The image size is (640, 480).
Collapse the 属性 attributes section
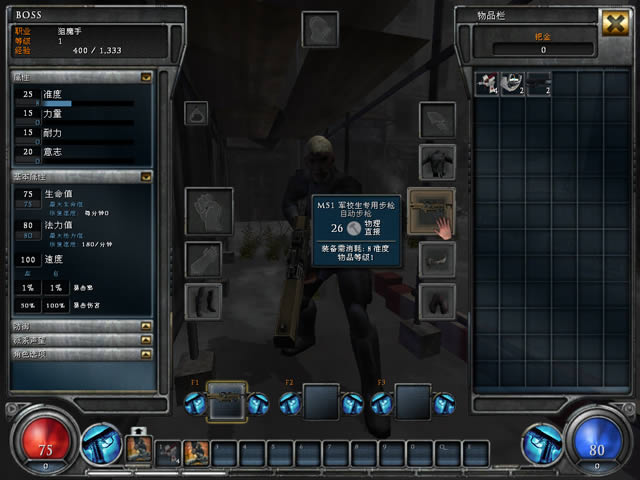[x=146, y=76]
